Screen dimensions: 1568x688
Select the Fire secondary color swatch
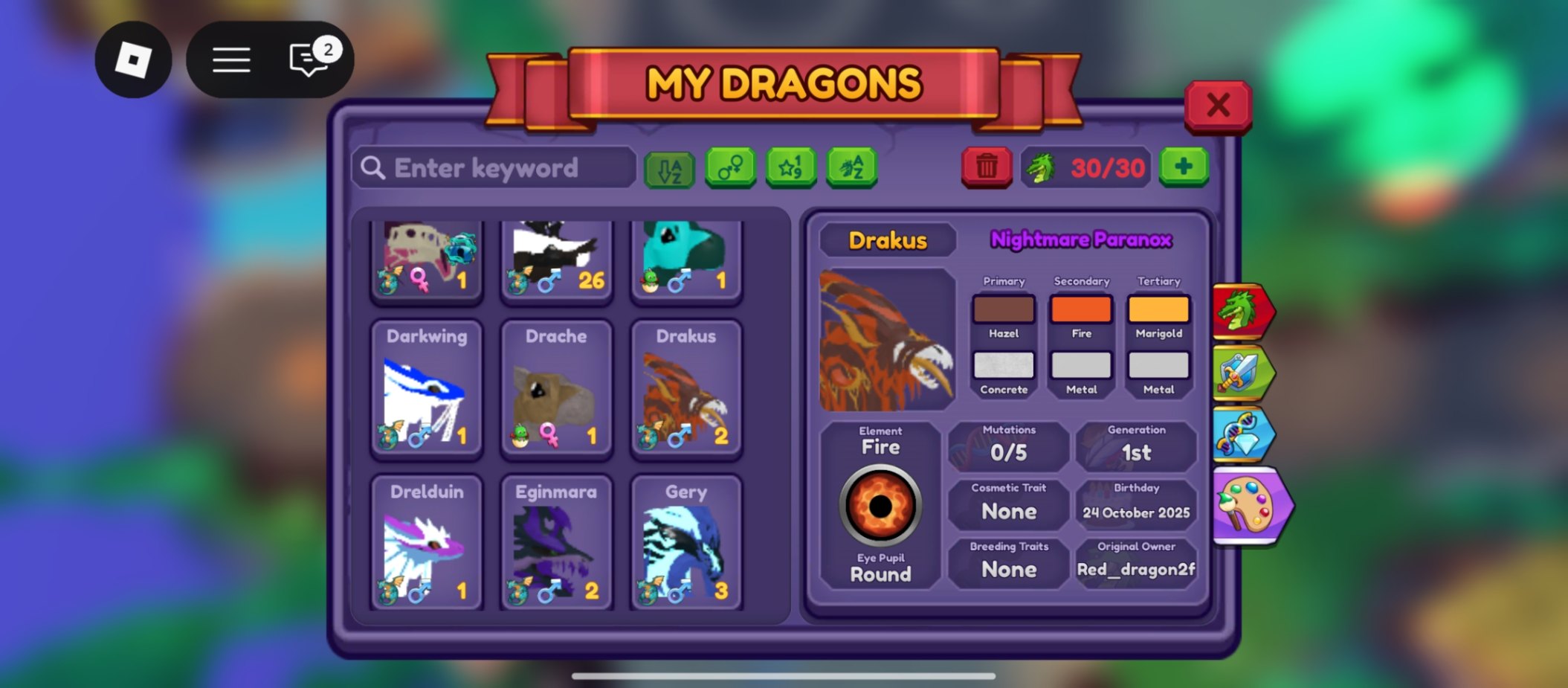pos(1080,309)
